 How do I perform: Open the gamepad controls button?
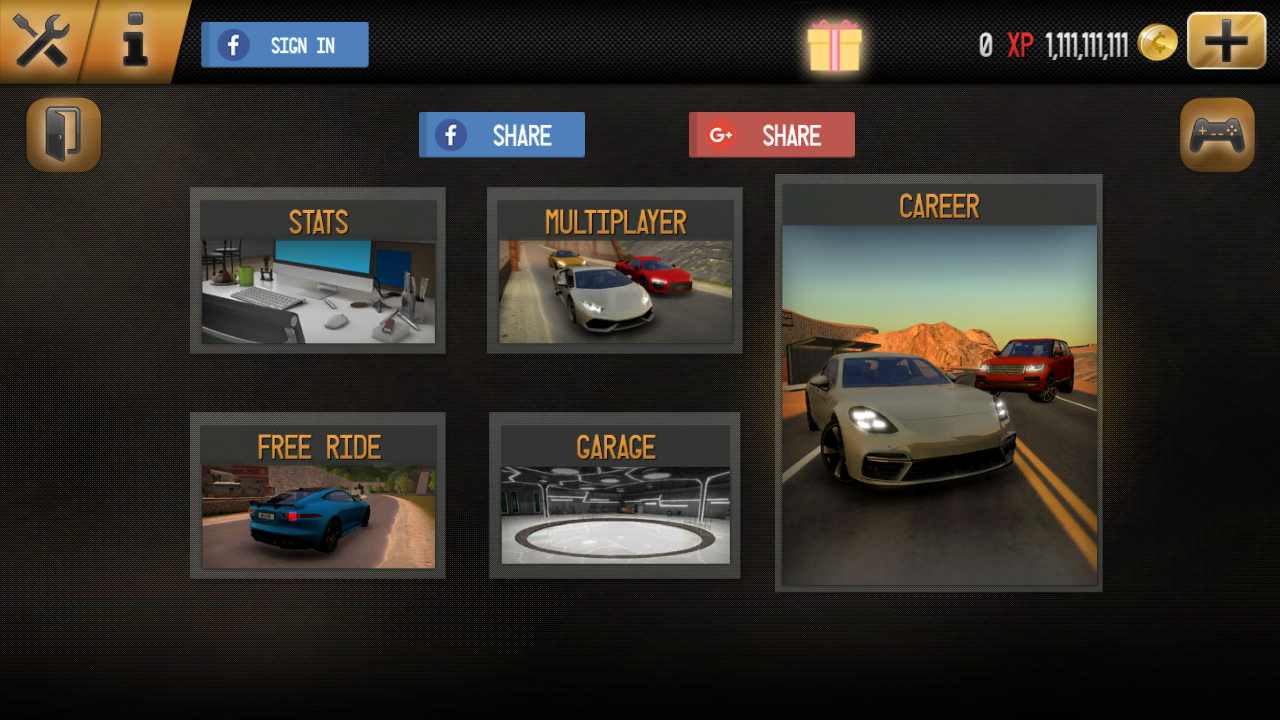(x=1217, y=135)
